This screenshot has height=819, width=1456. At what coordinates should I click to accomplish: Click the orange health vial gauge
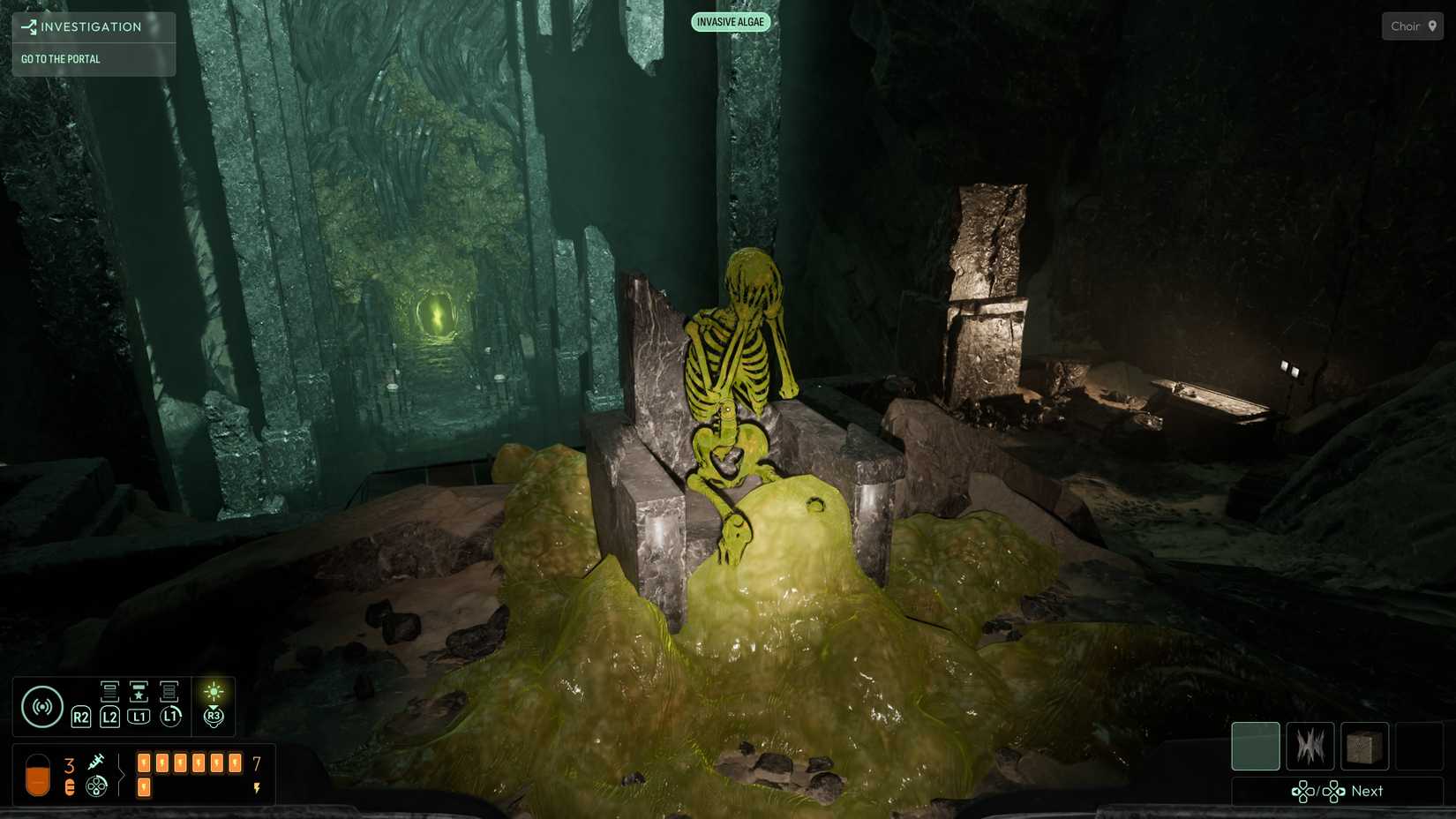click(38, 773)
